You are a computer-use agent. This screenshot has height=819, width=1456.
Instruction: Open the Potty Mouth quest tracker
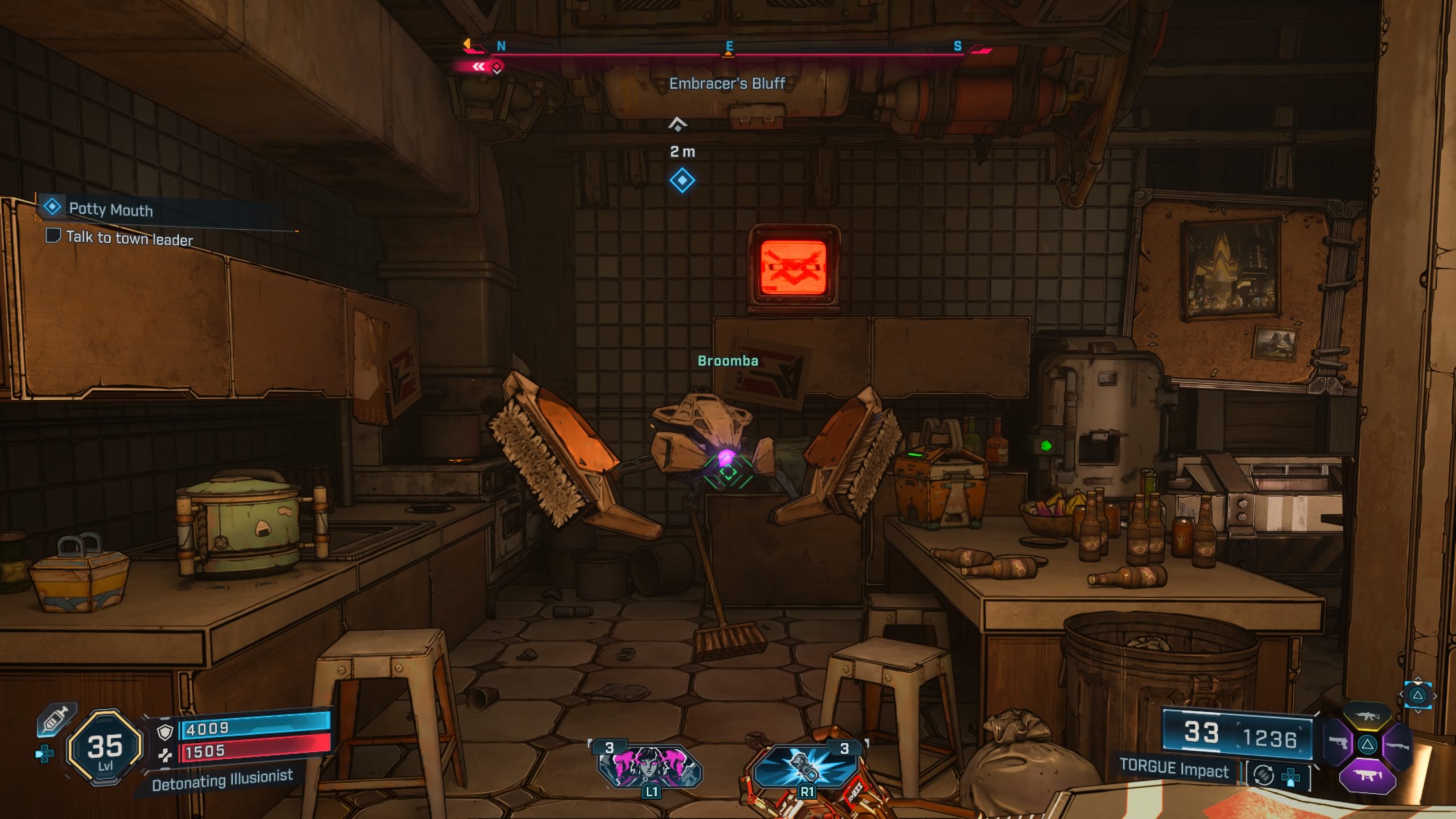pos(111,209)
